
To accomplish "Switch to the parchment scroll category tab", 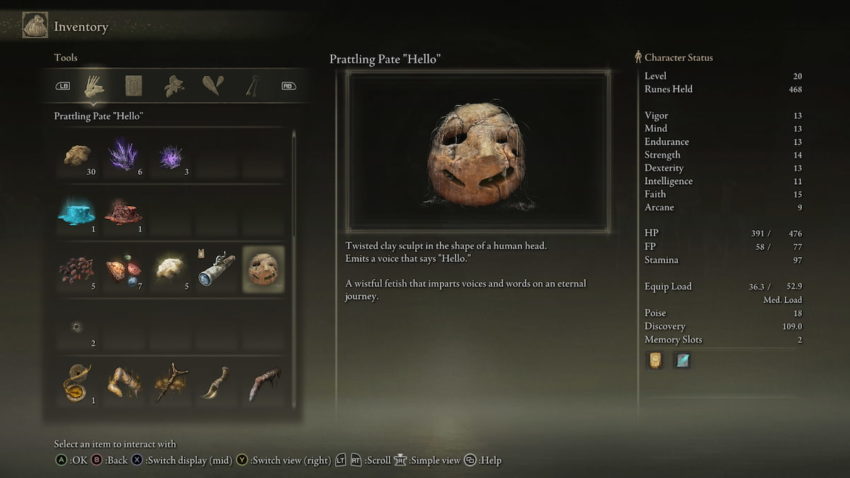I will pyautogui.click(x=133, y=86).
